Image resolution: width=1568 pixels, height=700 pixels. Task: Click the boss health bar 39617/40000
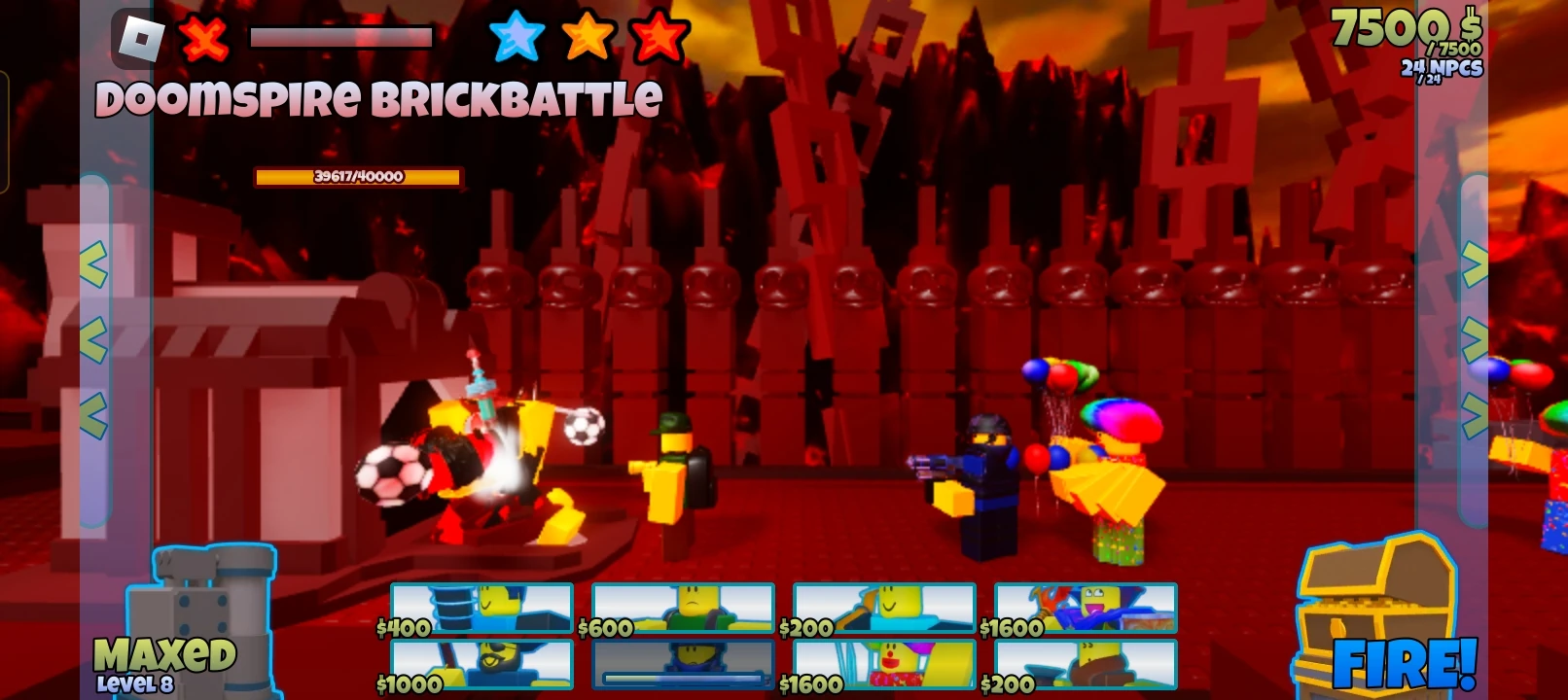[359, 178]
